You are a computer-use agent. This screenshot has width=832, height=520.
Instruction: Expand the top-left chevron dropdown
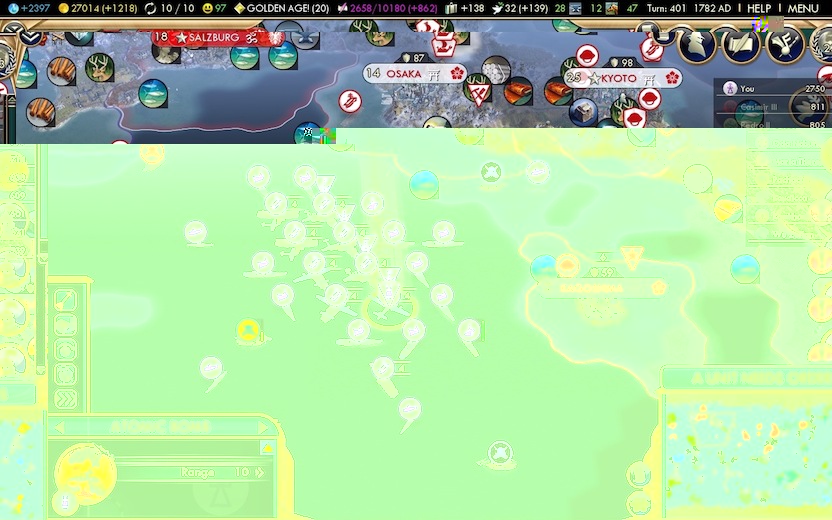coord(28,37)
